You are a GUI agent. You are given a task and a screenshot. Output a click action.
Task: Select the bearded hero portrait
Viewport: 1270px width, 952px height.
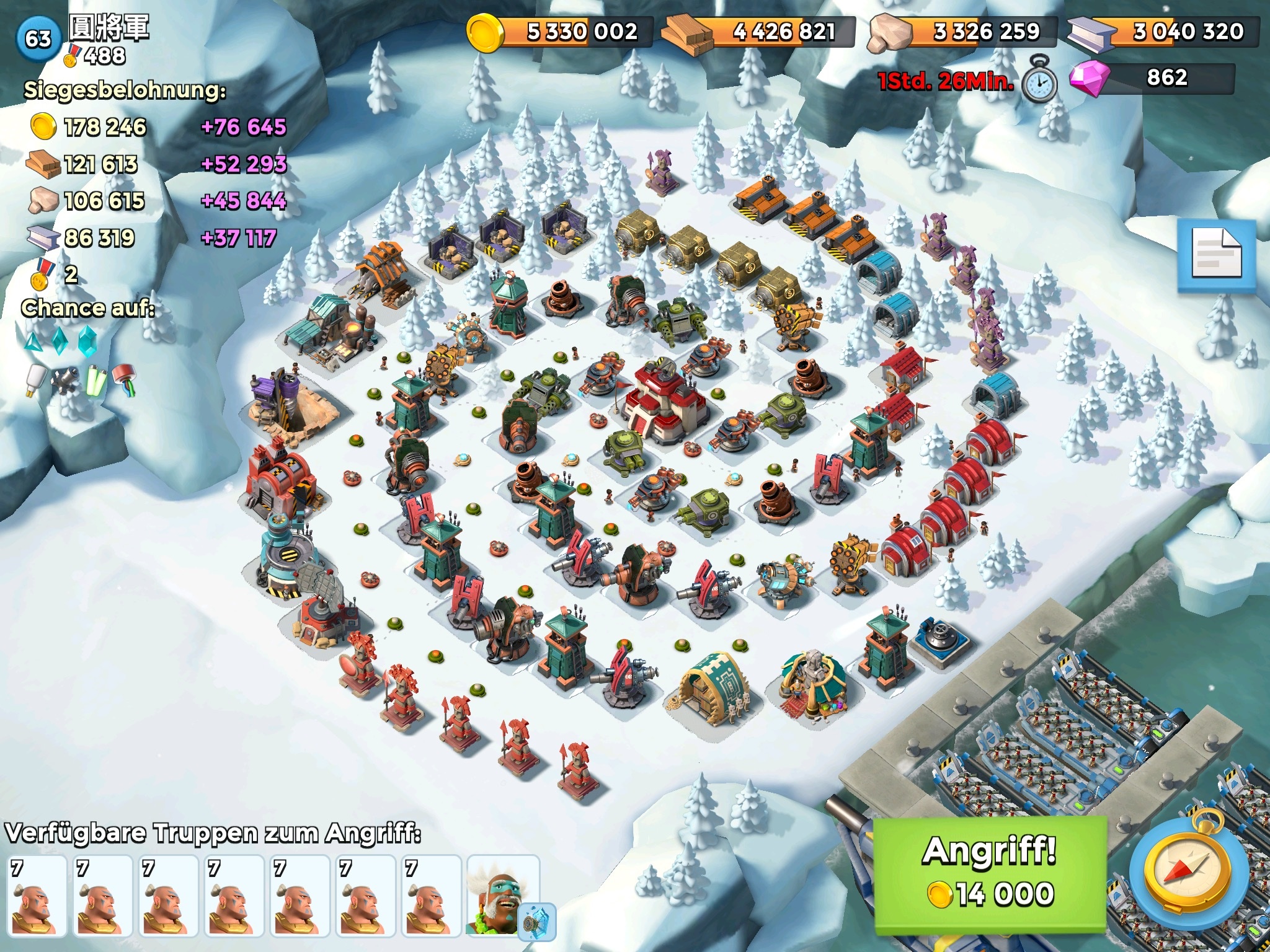click(x=502, y=894)
